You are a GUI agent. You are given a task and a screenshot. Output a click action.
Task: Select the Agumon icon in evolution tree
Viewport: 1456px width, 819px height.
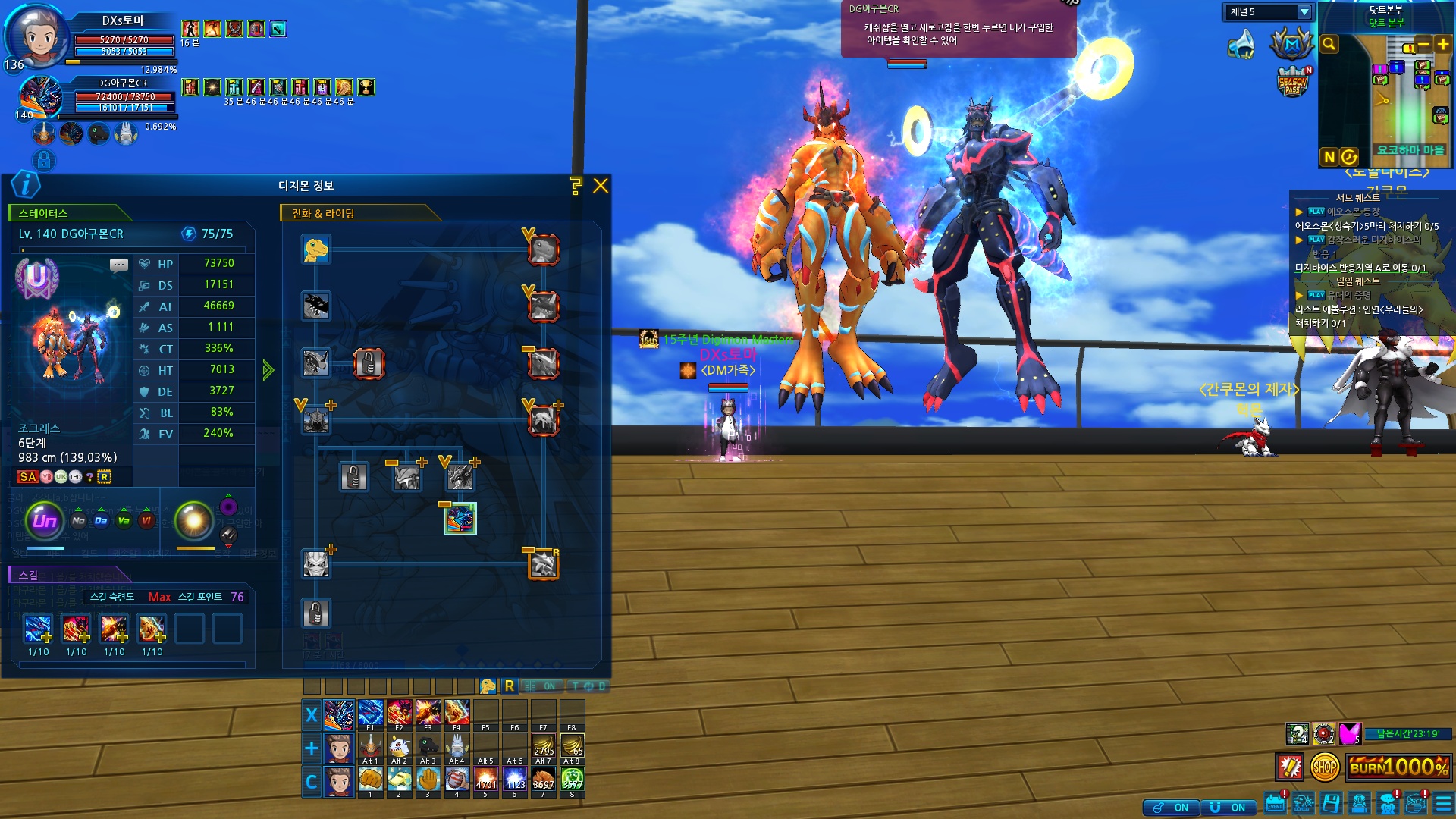point(316,249)
